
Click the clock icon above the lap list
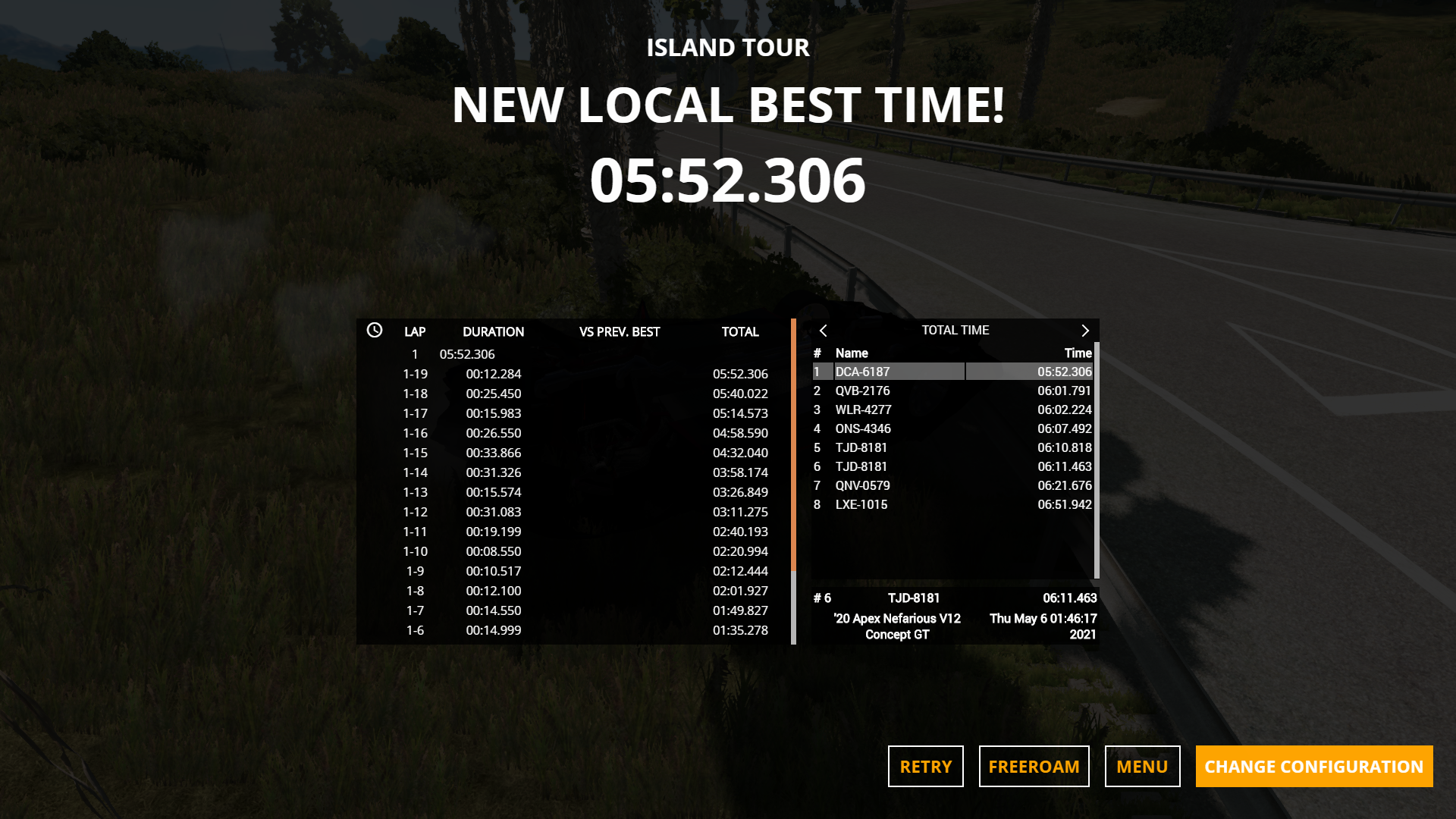click(373, 331)
